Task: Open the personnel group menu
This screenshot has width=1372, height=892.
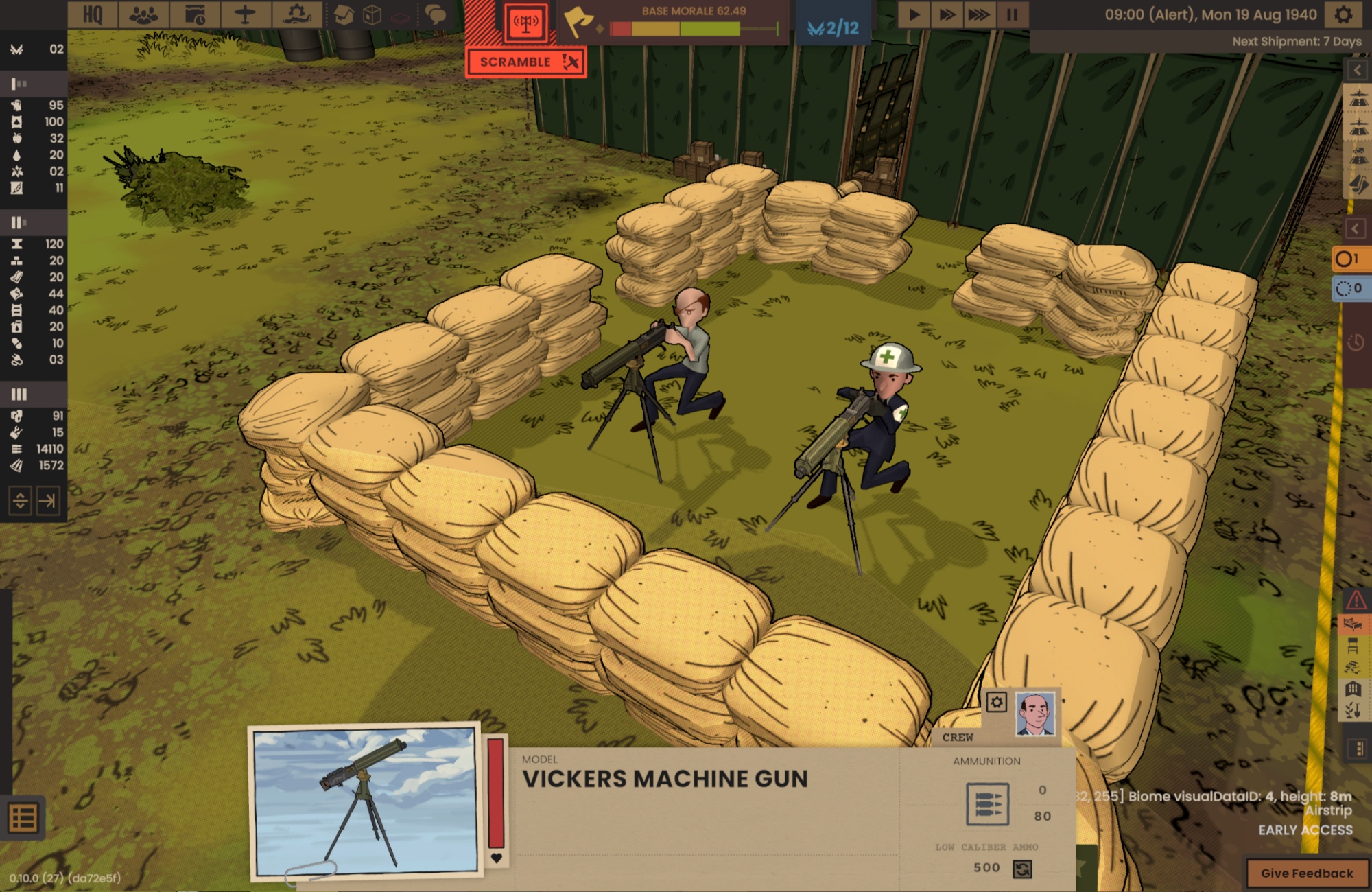Action: (143, 14)
